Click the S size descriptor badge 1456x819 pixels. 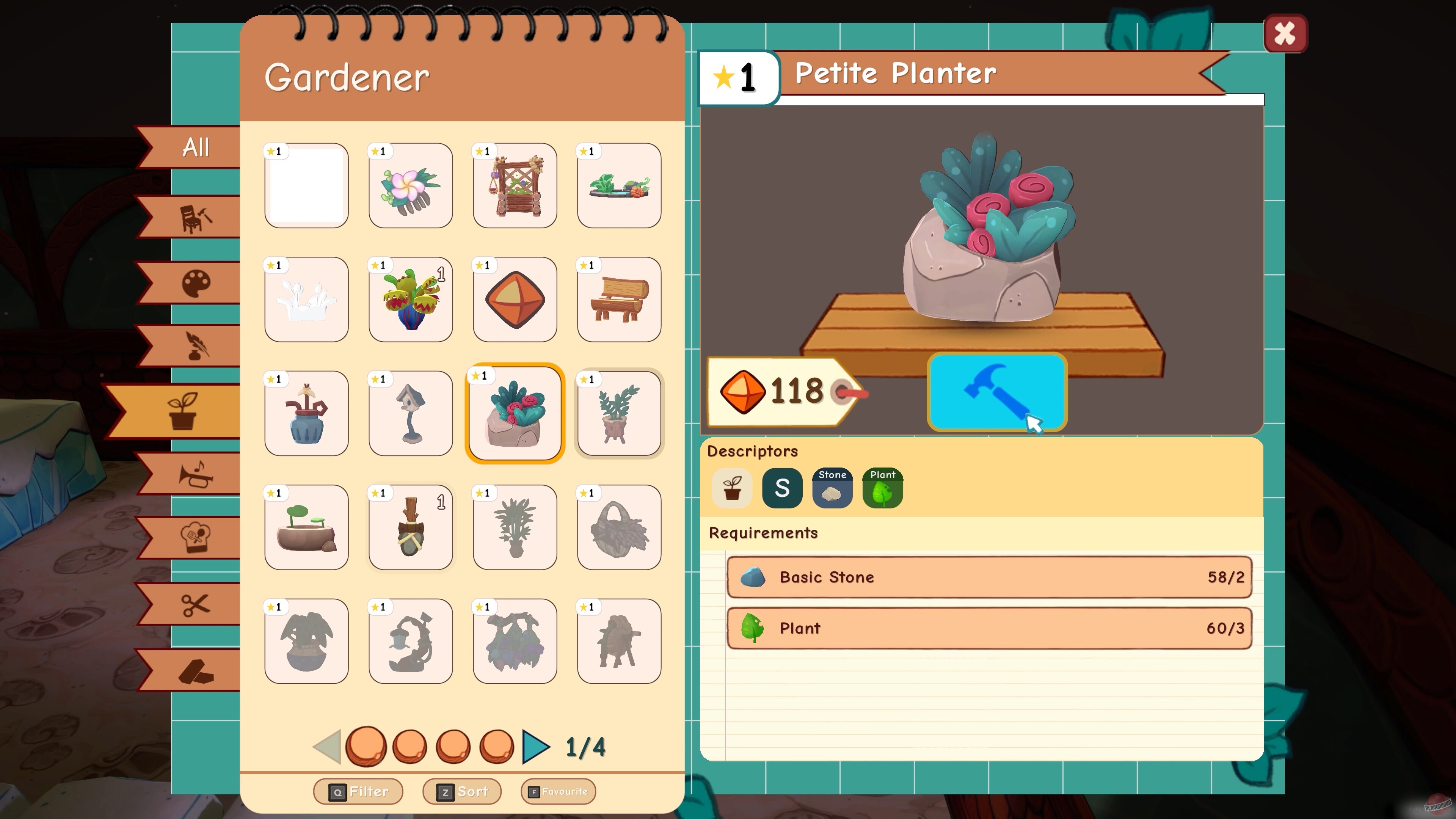(x=782, y=487)
